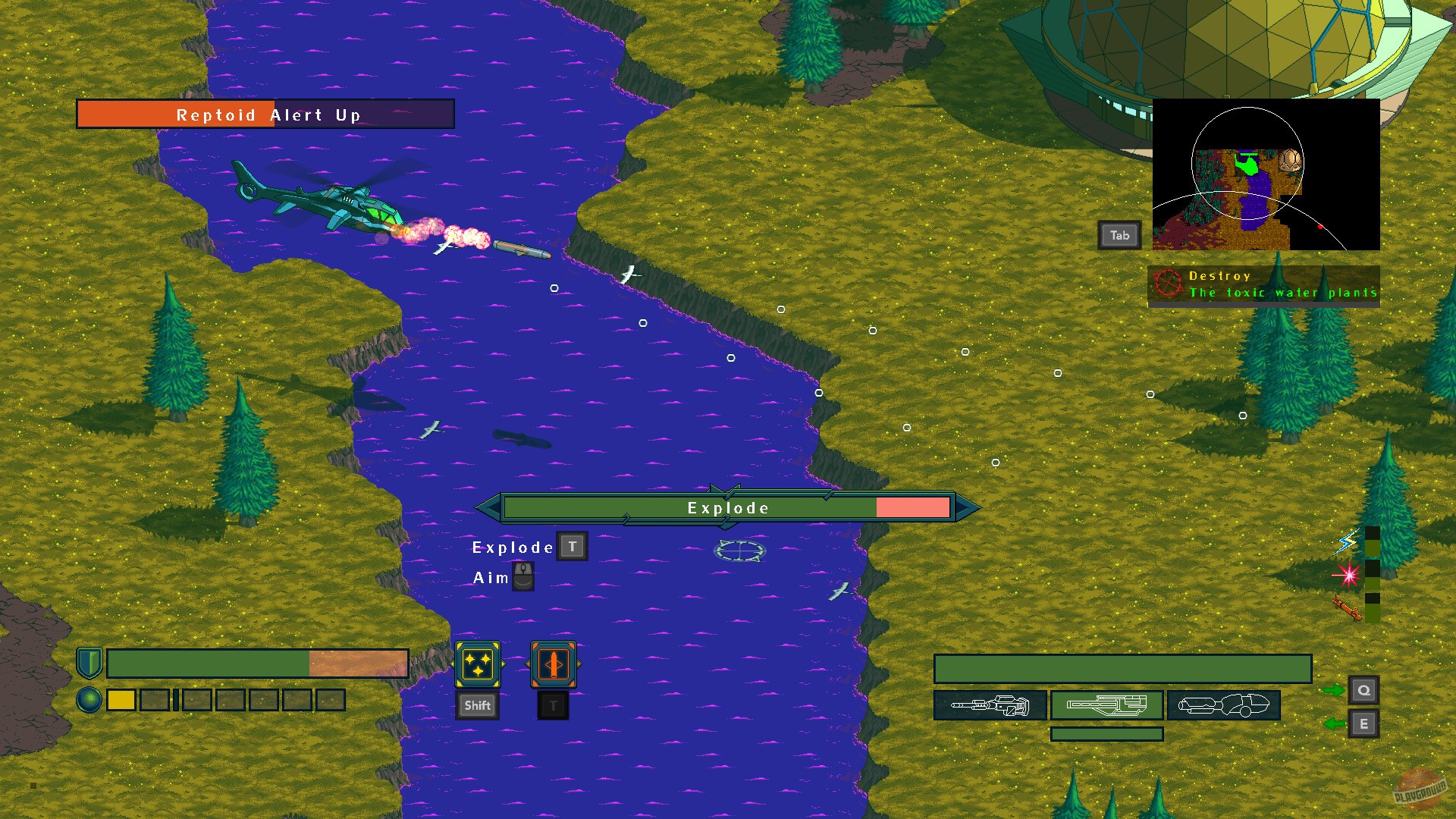Open the Destroy toxic water plants objective panel
The width and height of the screenshot is (1456, 819).
pos(1265,284)
